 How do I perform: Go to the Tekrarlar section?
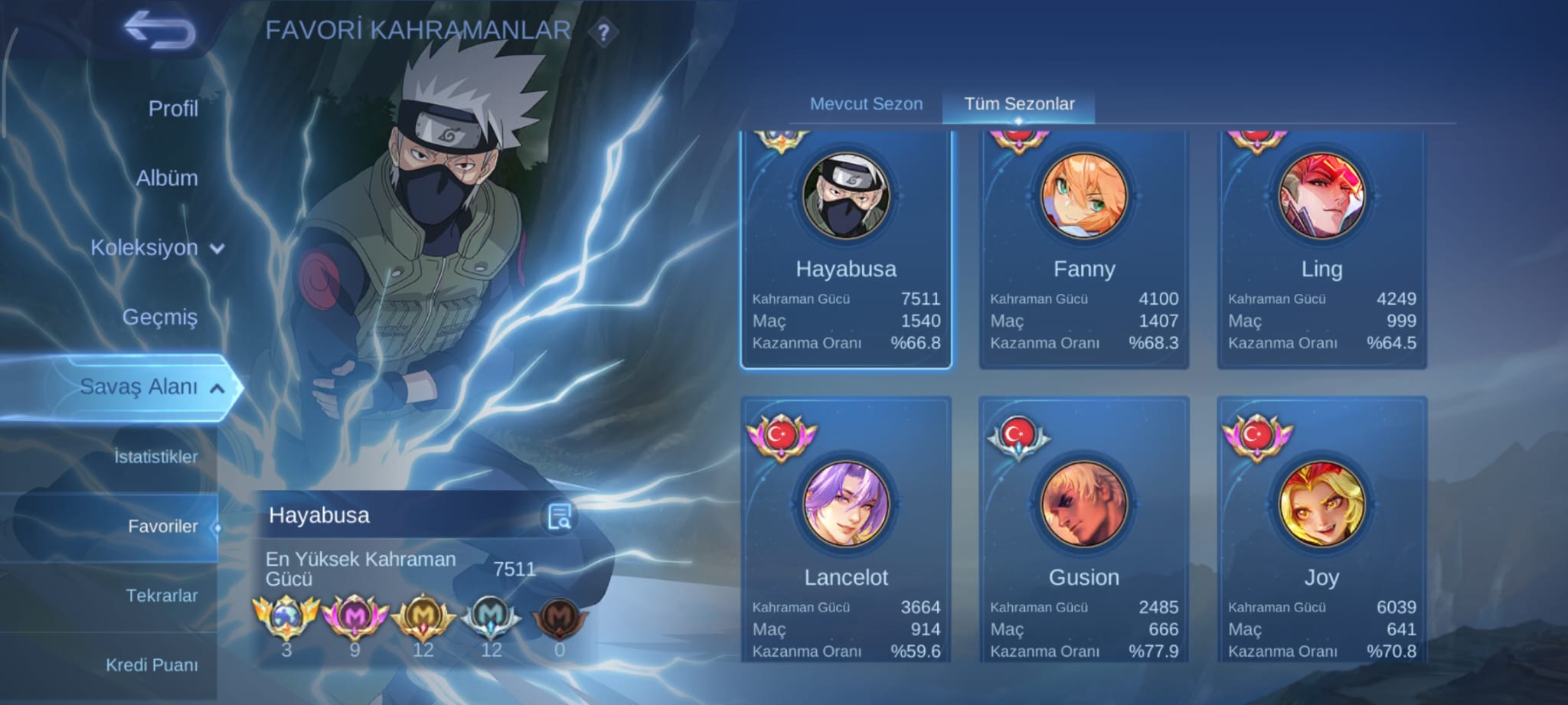162,596
